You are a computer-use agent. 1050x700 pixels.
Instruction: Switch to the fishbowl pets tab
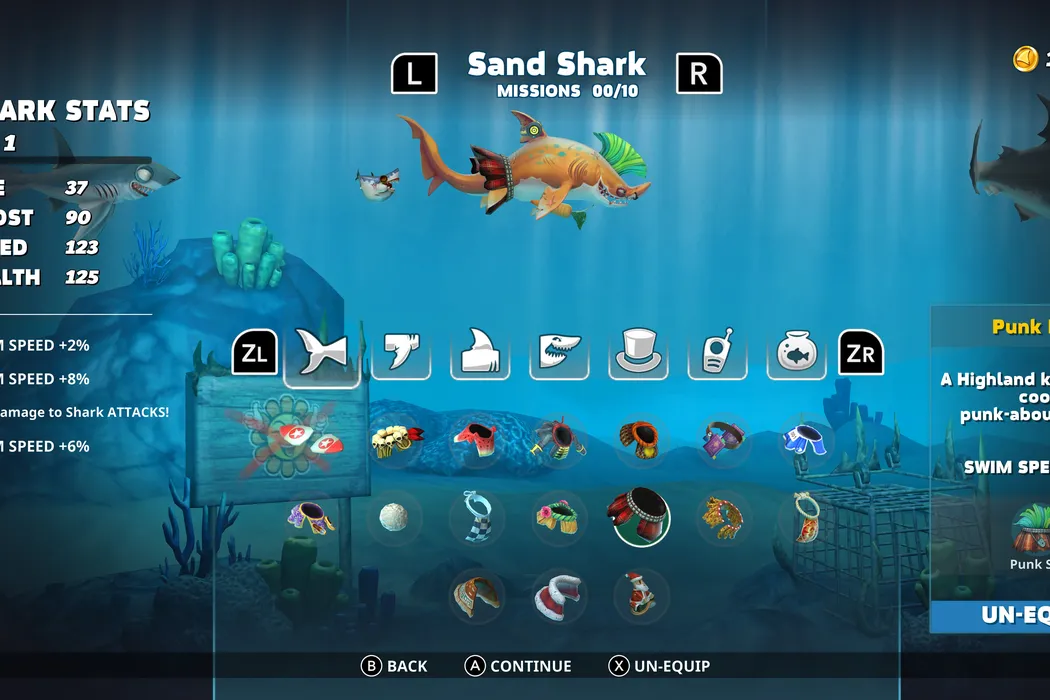point(797,354)
